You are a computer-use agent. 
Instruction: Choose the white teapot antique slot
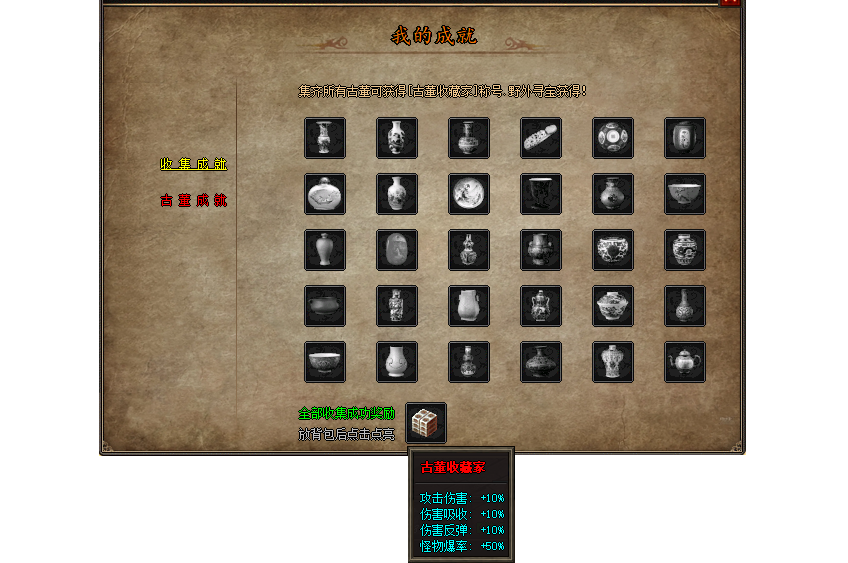[x=685, y=362]
